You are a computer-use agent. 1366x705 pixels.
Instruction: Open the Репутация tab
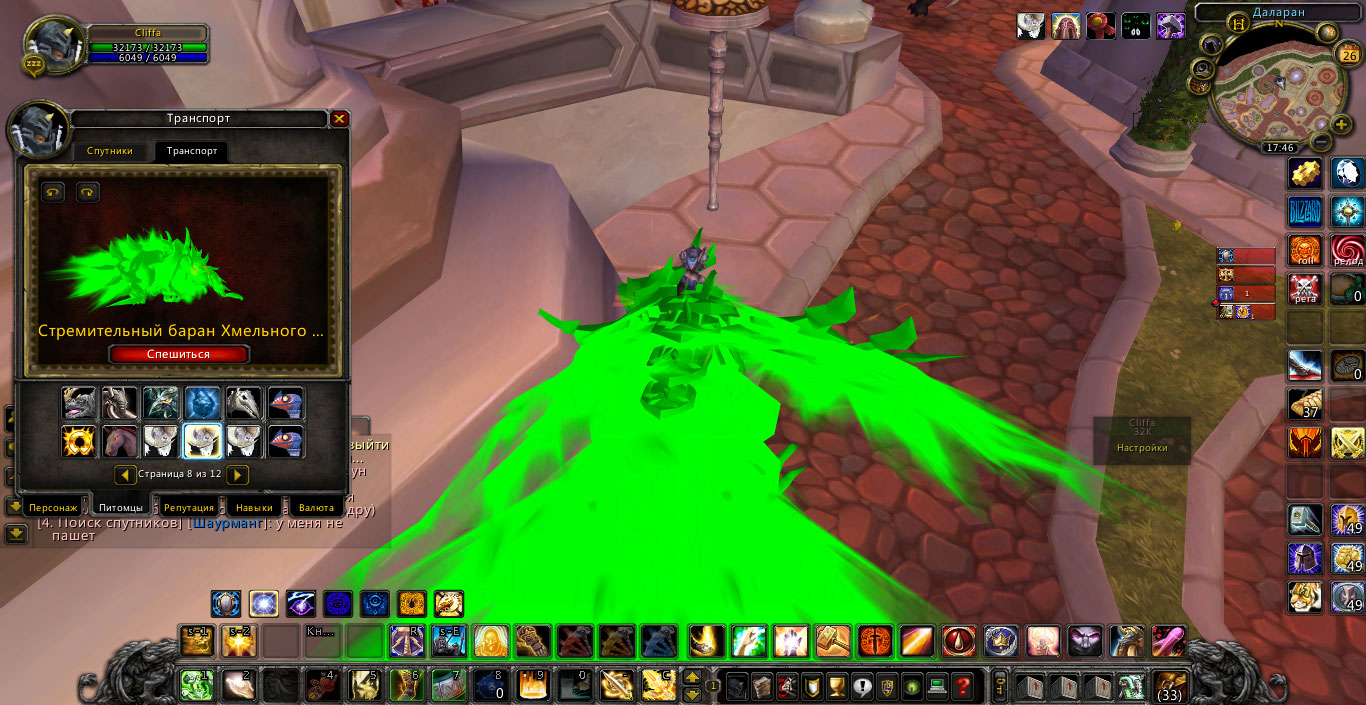pos(188,508)
